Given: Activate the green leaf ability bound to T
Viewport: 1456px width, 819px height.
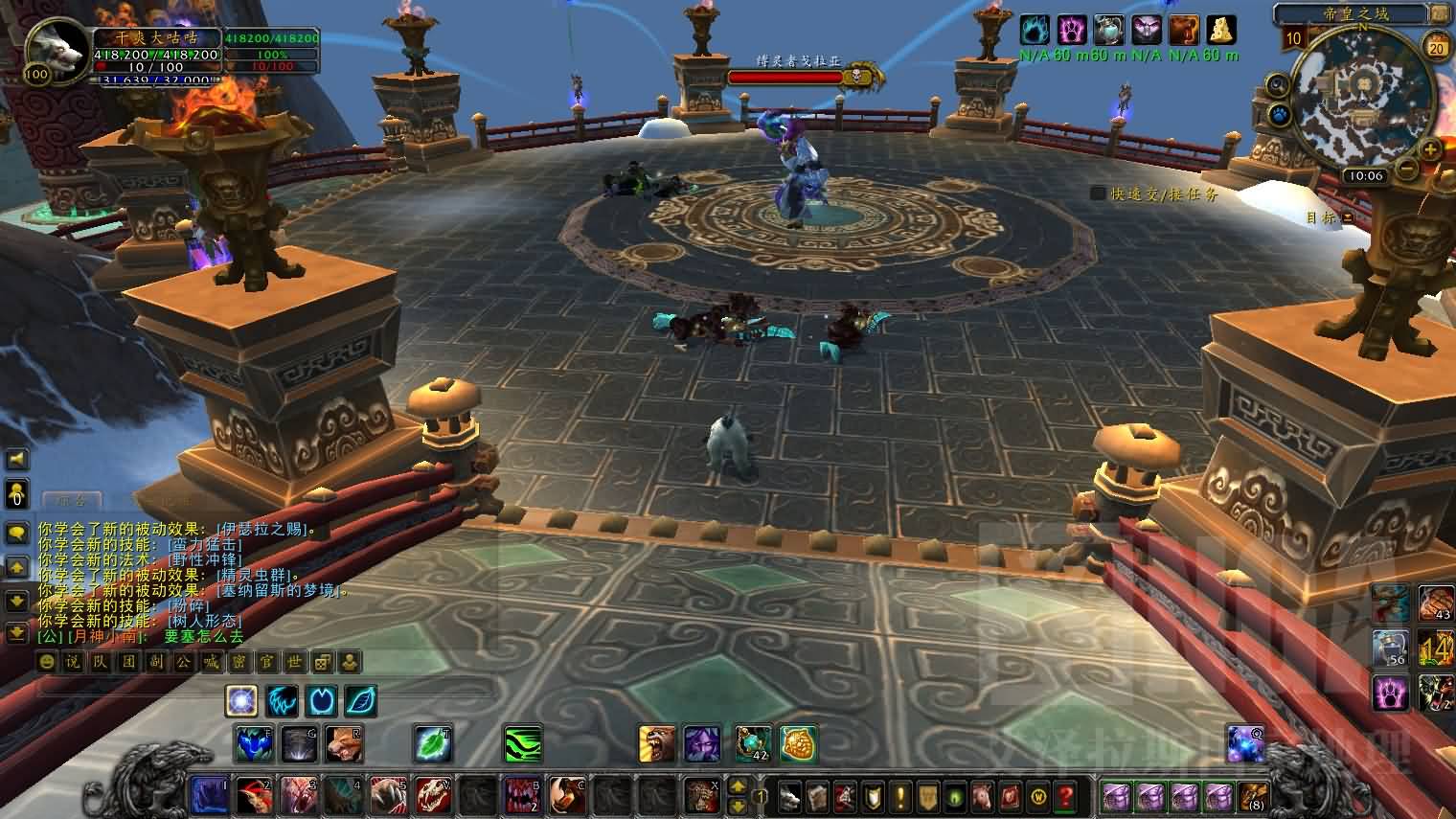Looking at the screenshot, I should pyautogui.click(x=432, y=744).
